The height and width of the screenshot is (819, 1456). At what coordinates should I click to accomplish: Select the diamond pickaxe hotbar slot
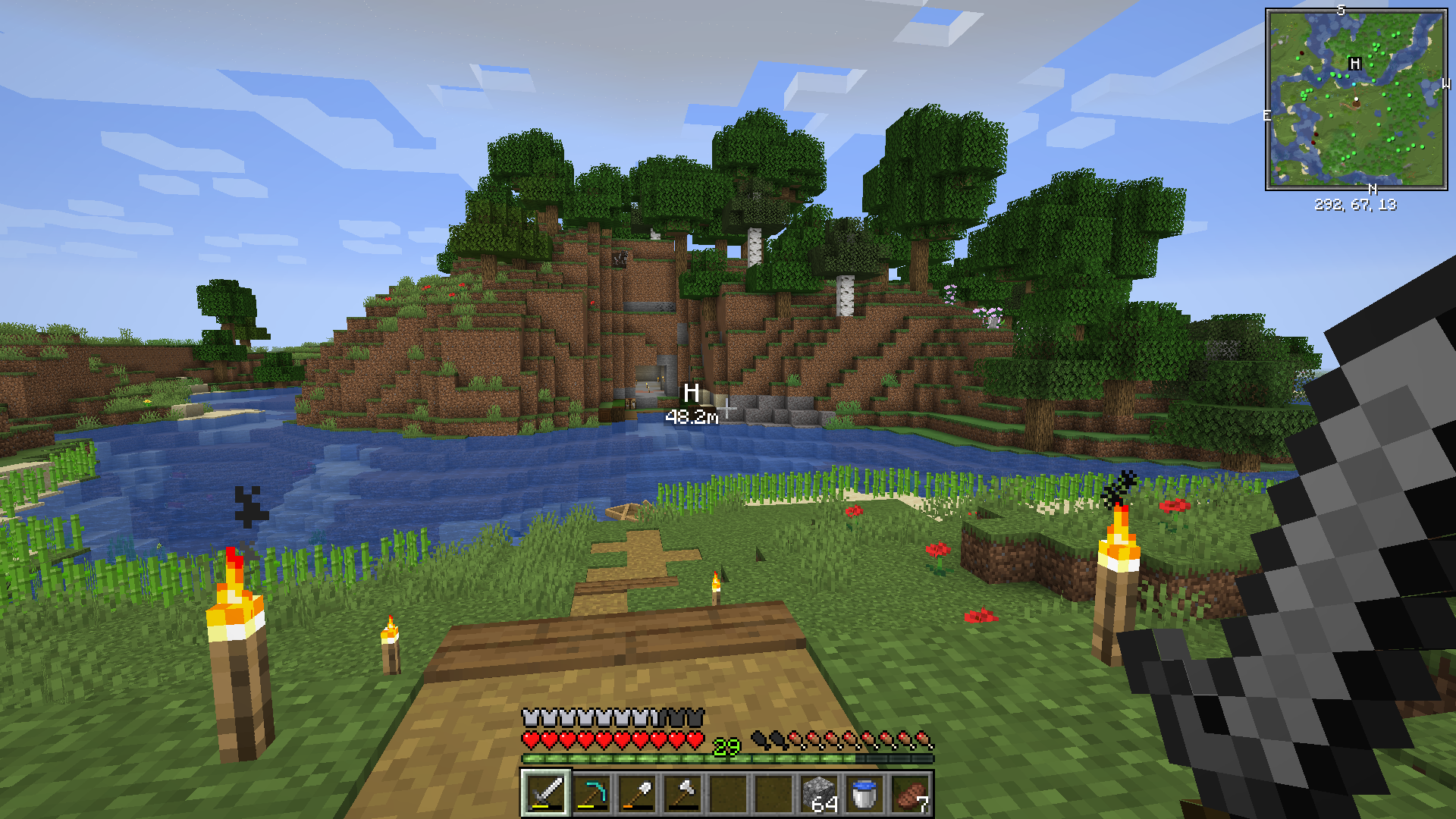click(591, 793)
